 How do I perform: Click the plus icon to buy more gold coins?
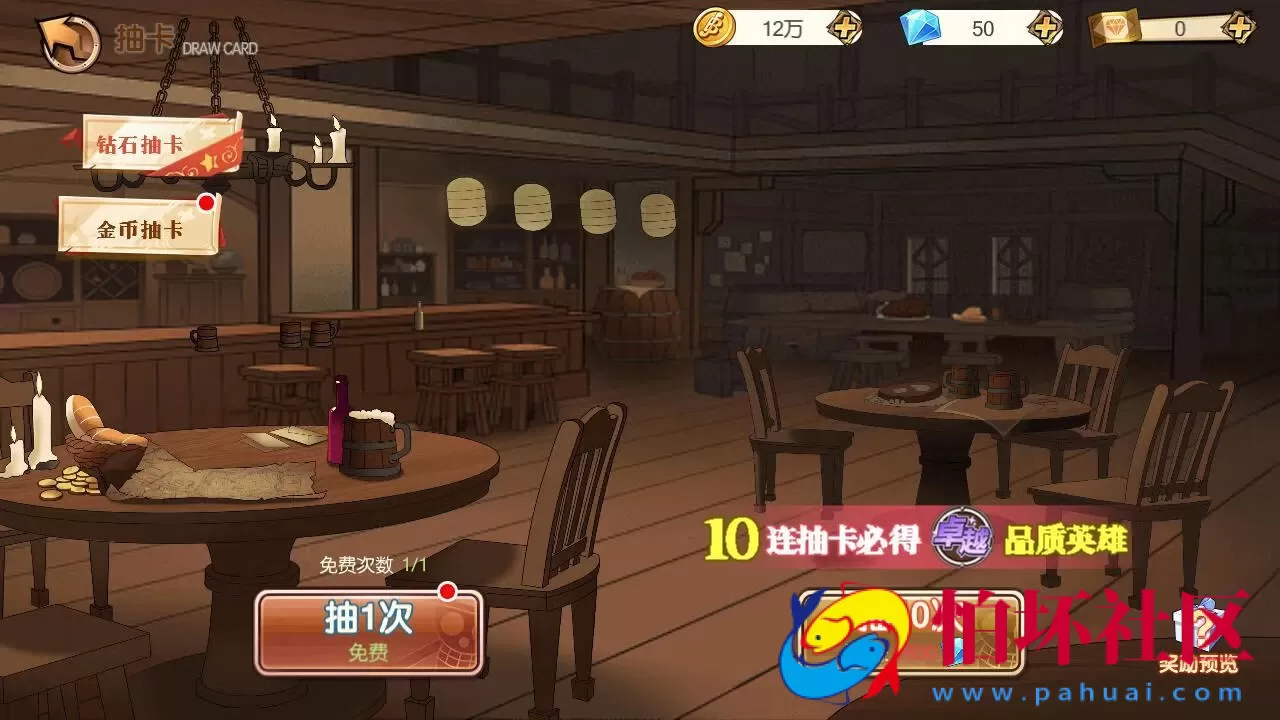[844, 29]
